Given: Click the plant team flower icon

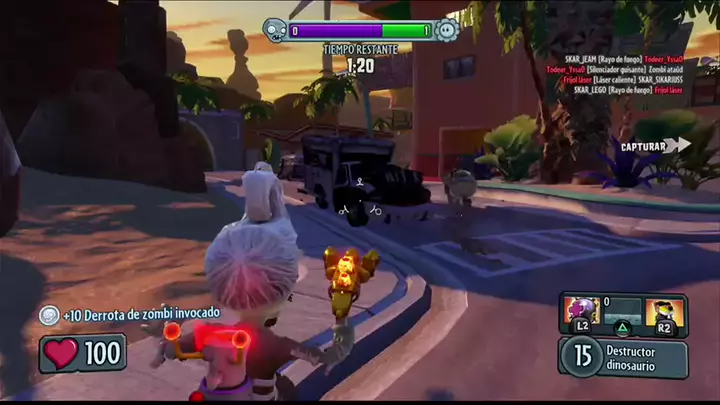Looking at the screenshot, I should [447, 30].
